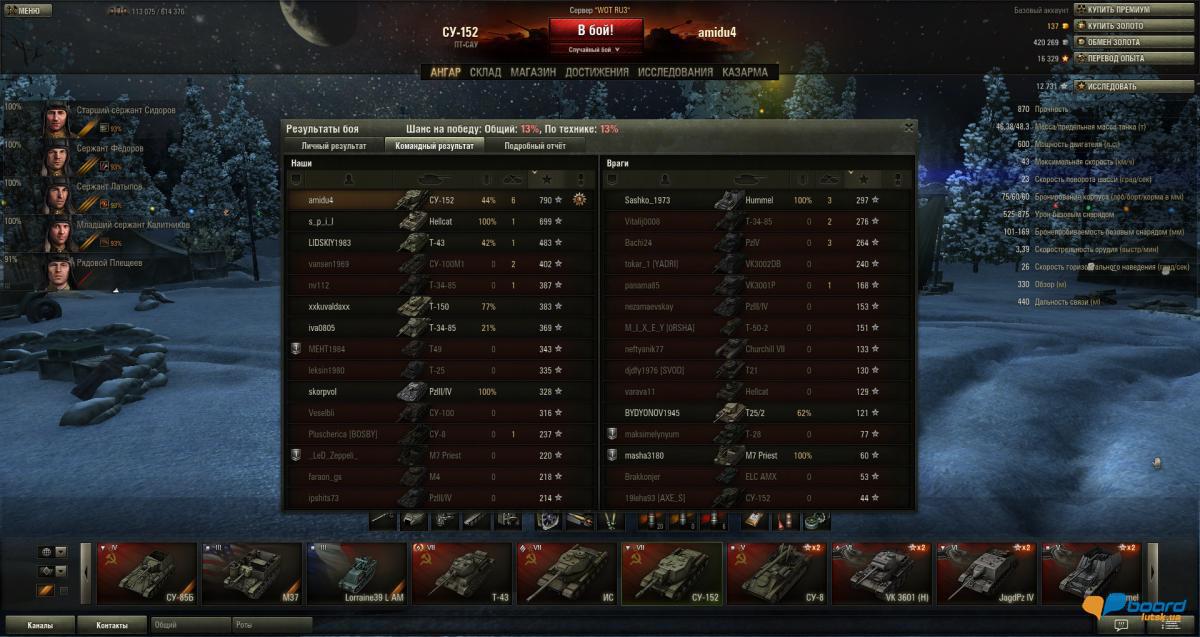Go to the Достижения section
The width and height of the screenshot is (1200, 637).
[596, 72]
